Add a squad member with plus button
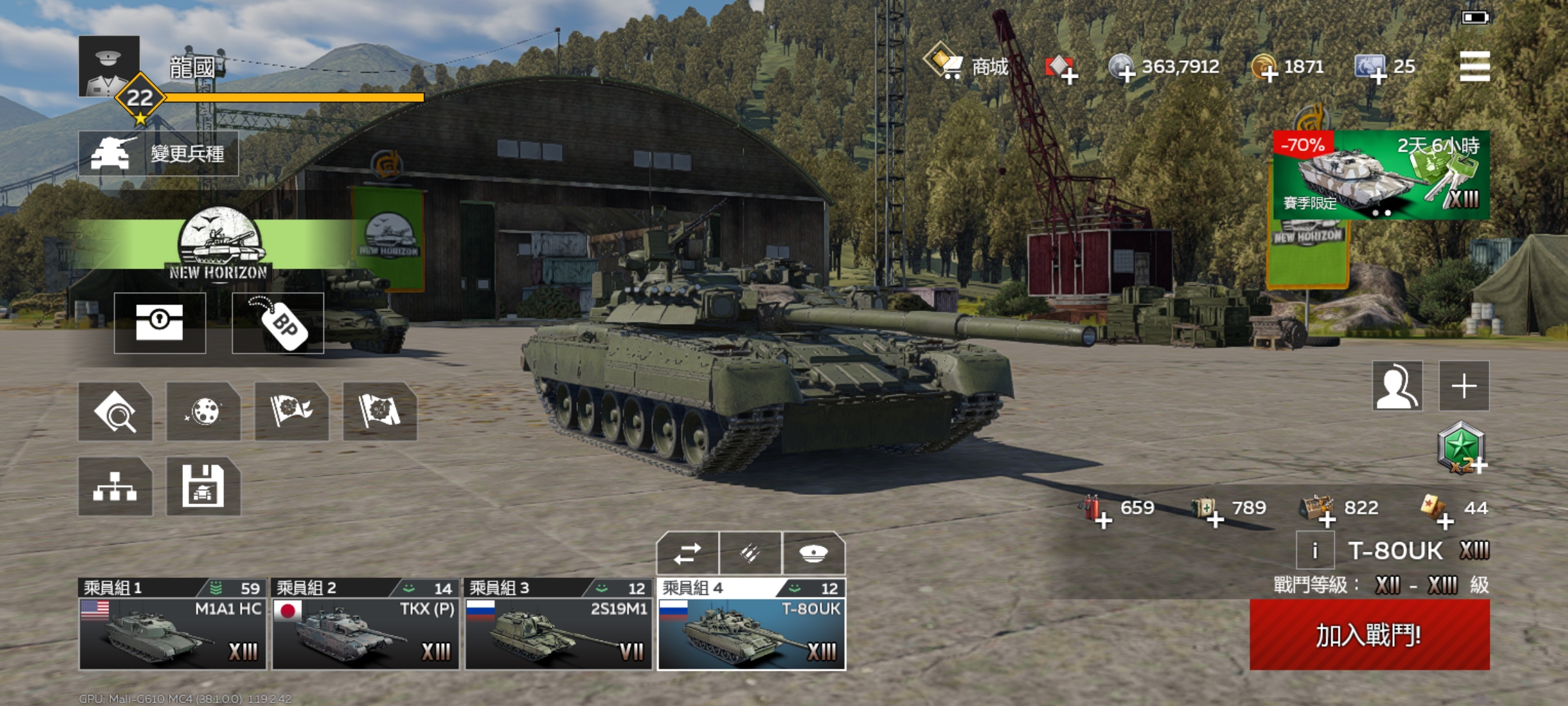1568x706 pixels. coord(1464,386)
